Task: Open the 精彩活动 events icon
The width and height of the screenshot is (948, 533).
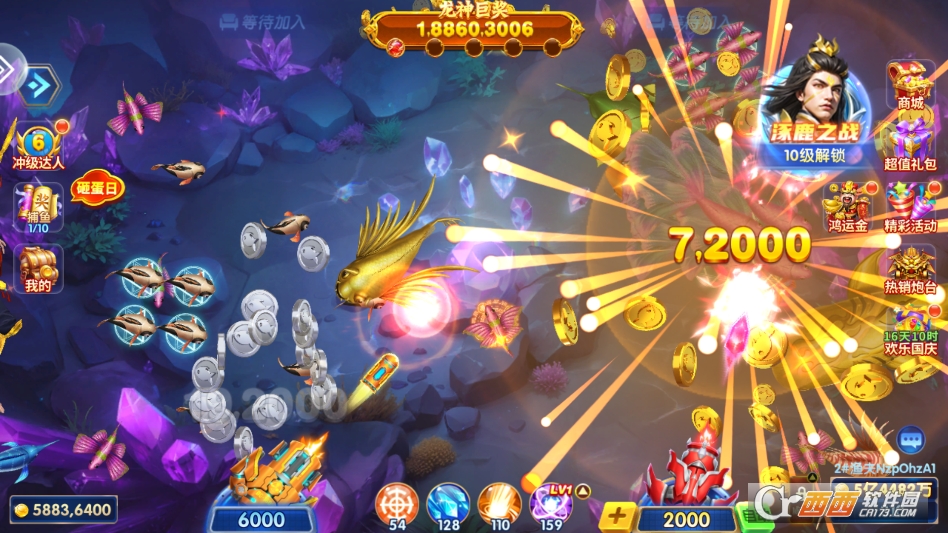Action: (910, 205)
